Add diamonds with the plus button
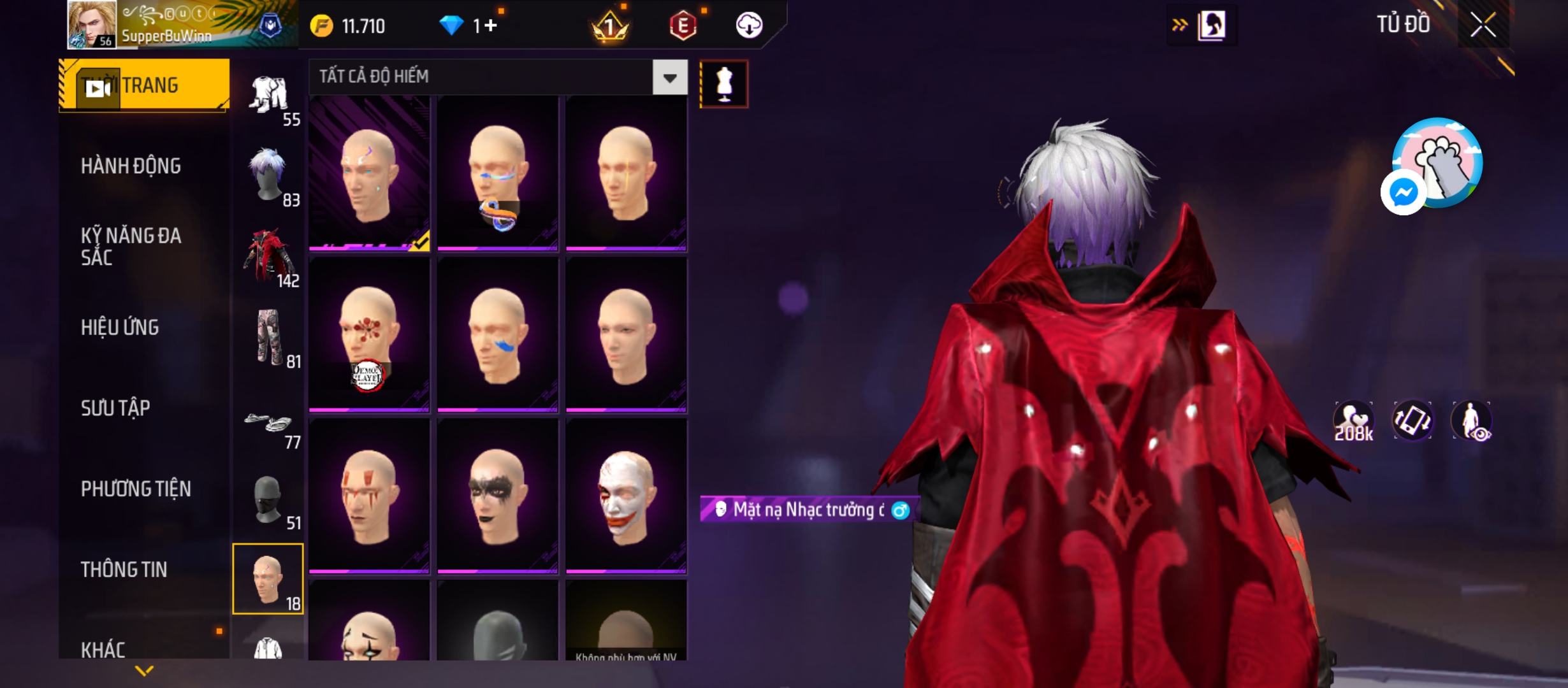The height and width of the screenshot is (688, 1568). [x=490, y=25]
